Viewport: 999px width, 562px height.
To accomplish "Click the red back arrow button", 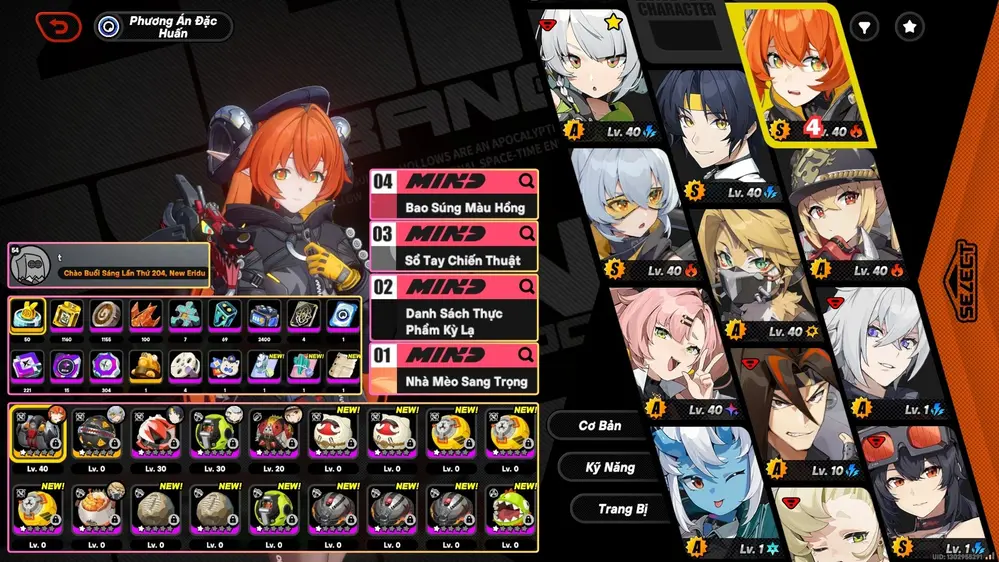I will [x=58, y=26].
